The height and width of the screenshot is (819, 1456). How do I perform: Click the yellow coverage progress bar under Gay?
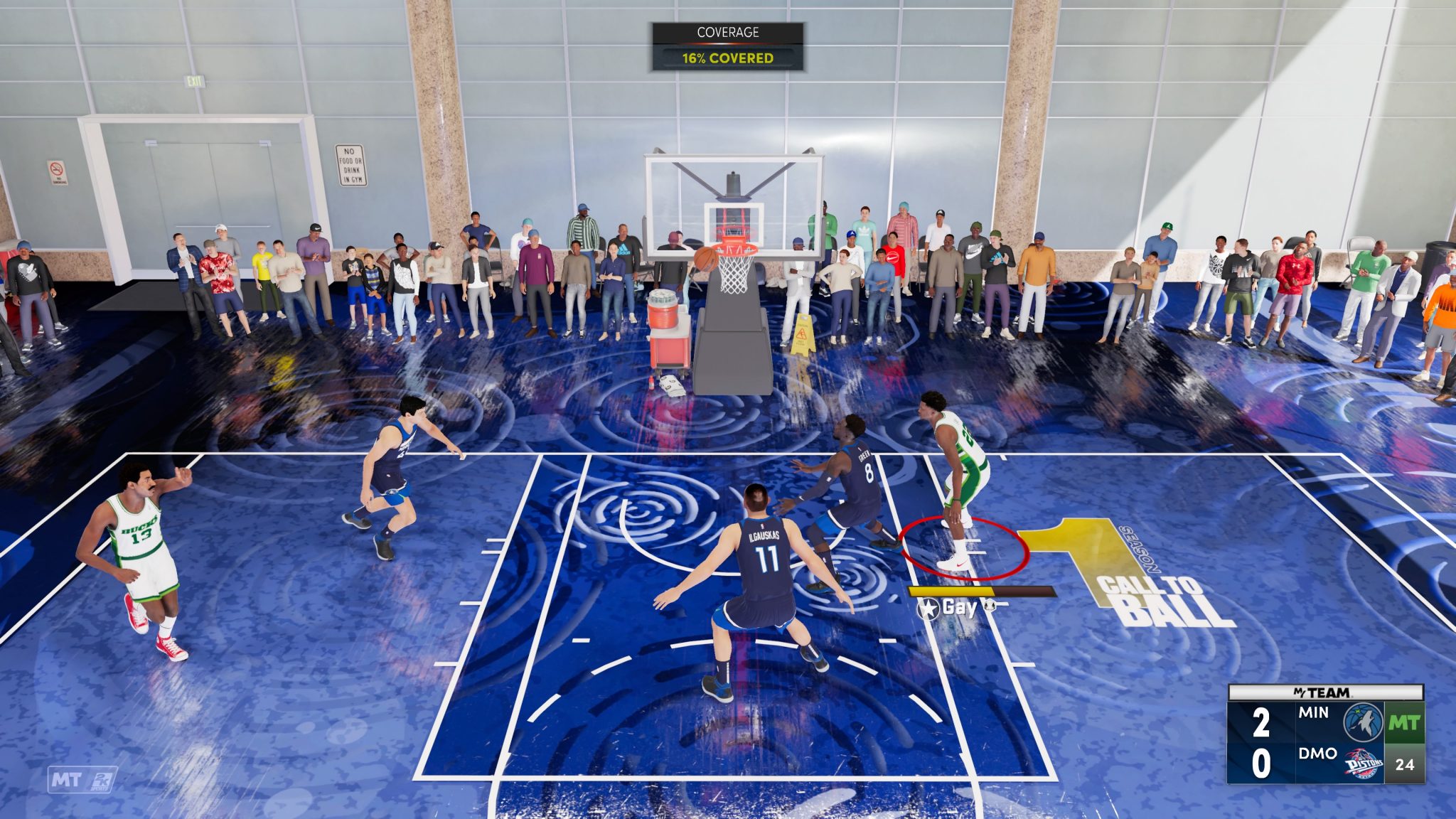(951, 591)
